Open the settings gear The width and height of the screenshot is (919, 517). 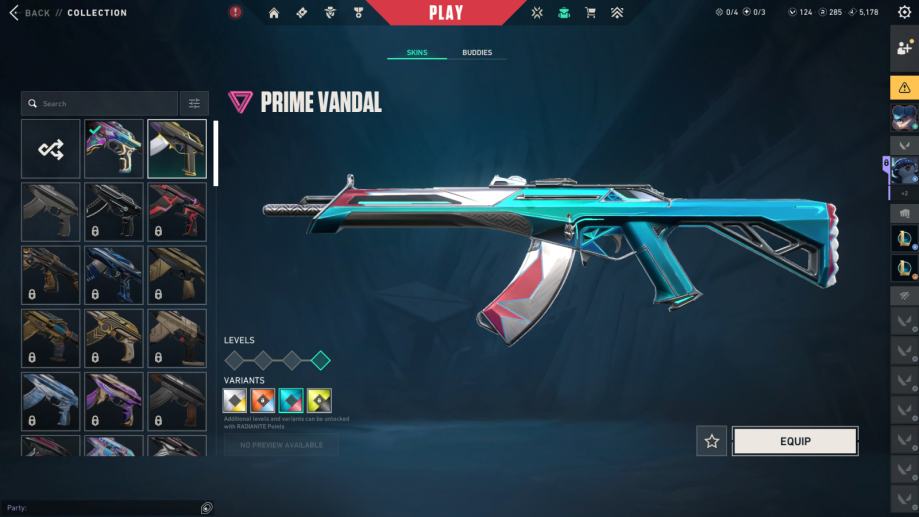point(904,13)
